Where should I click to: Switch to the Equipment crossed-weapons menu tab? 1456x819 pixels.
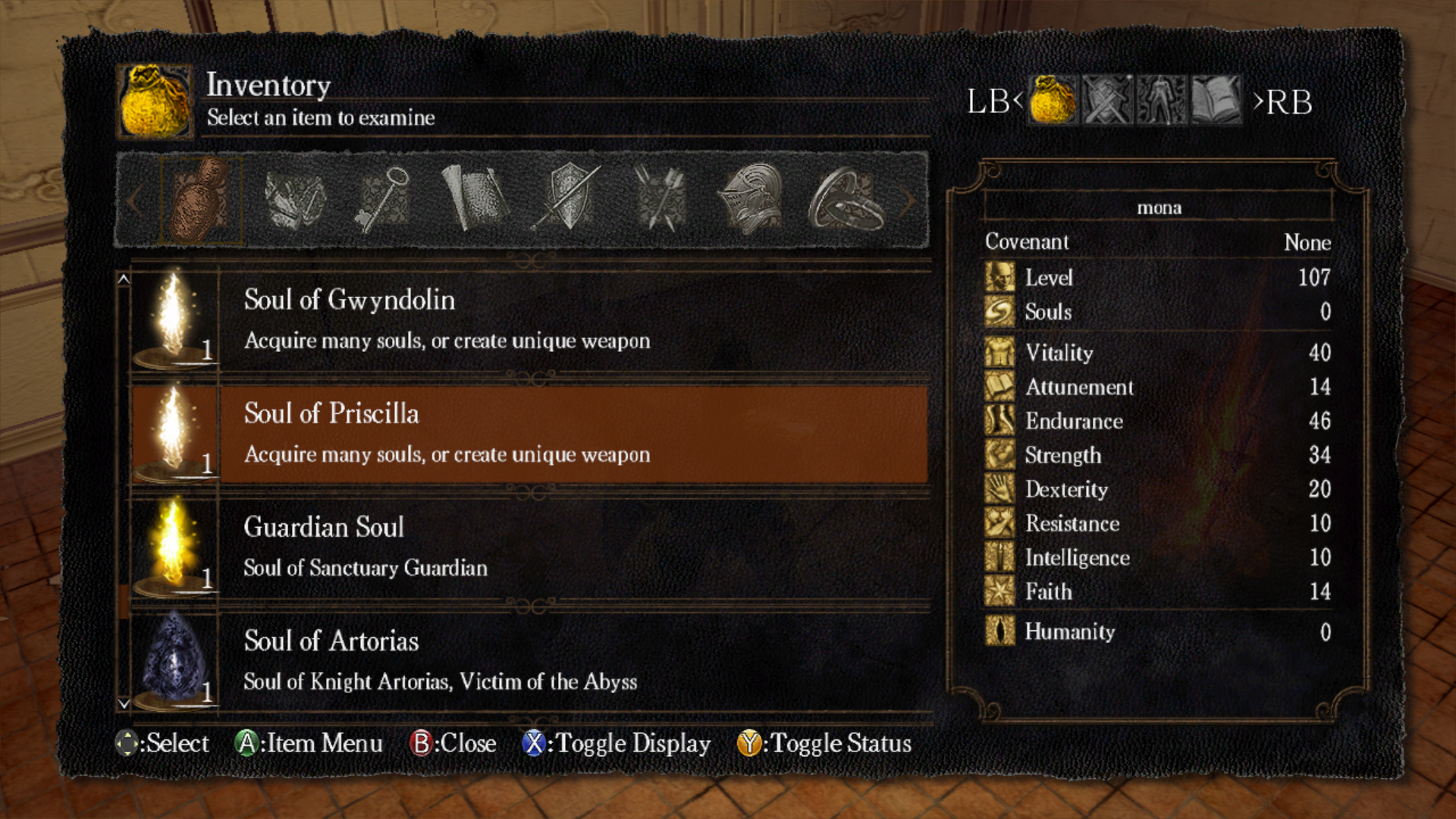[1107, 100]
